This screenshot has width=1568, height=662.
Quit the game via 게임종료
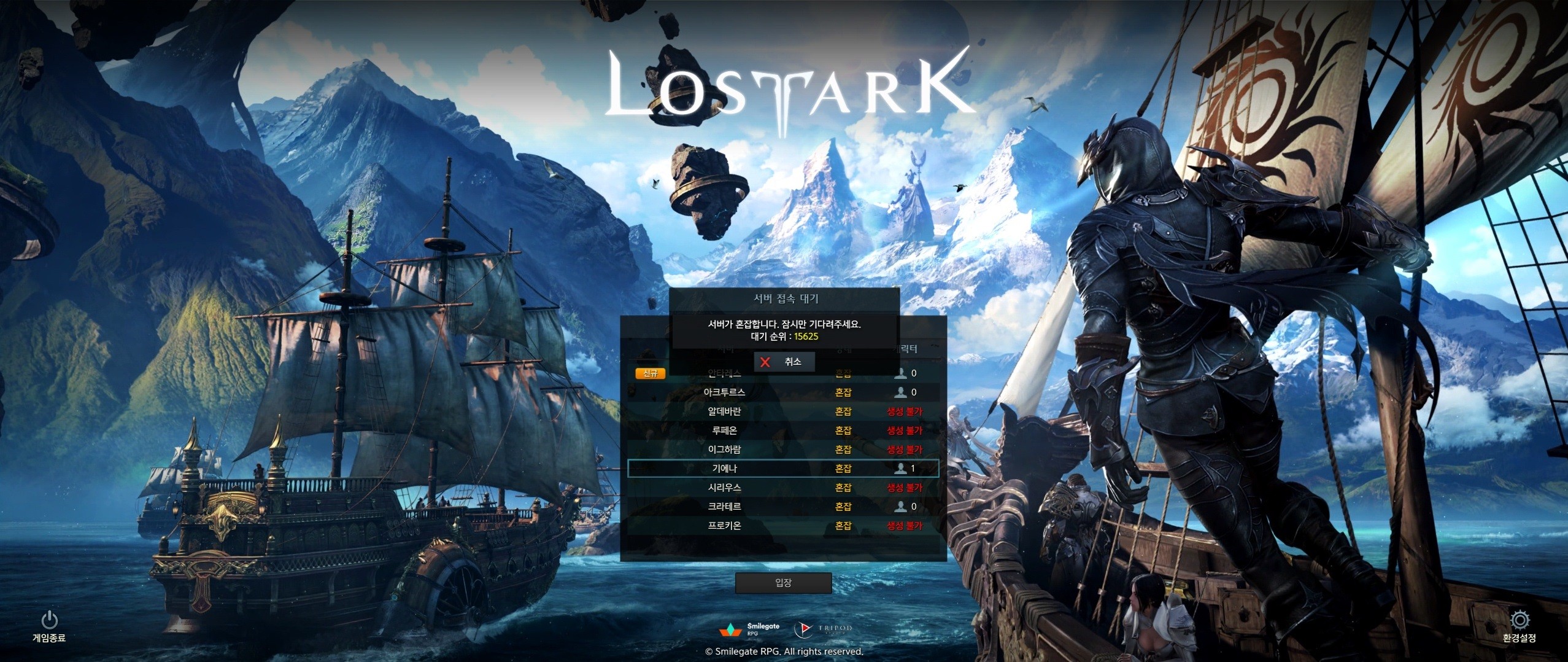49,626
